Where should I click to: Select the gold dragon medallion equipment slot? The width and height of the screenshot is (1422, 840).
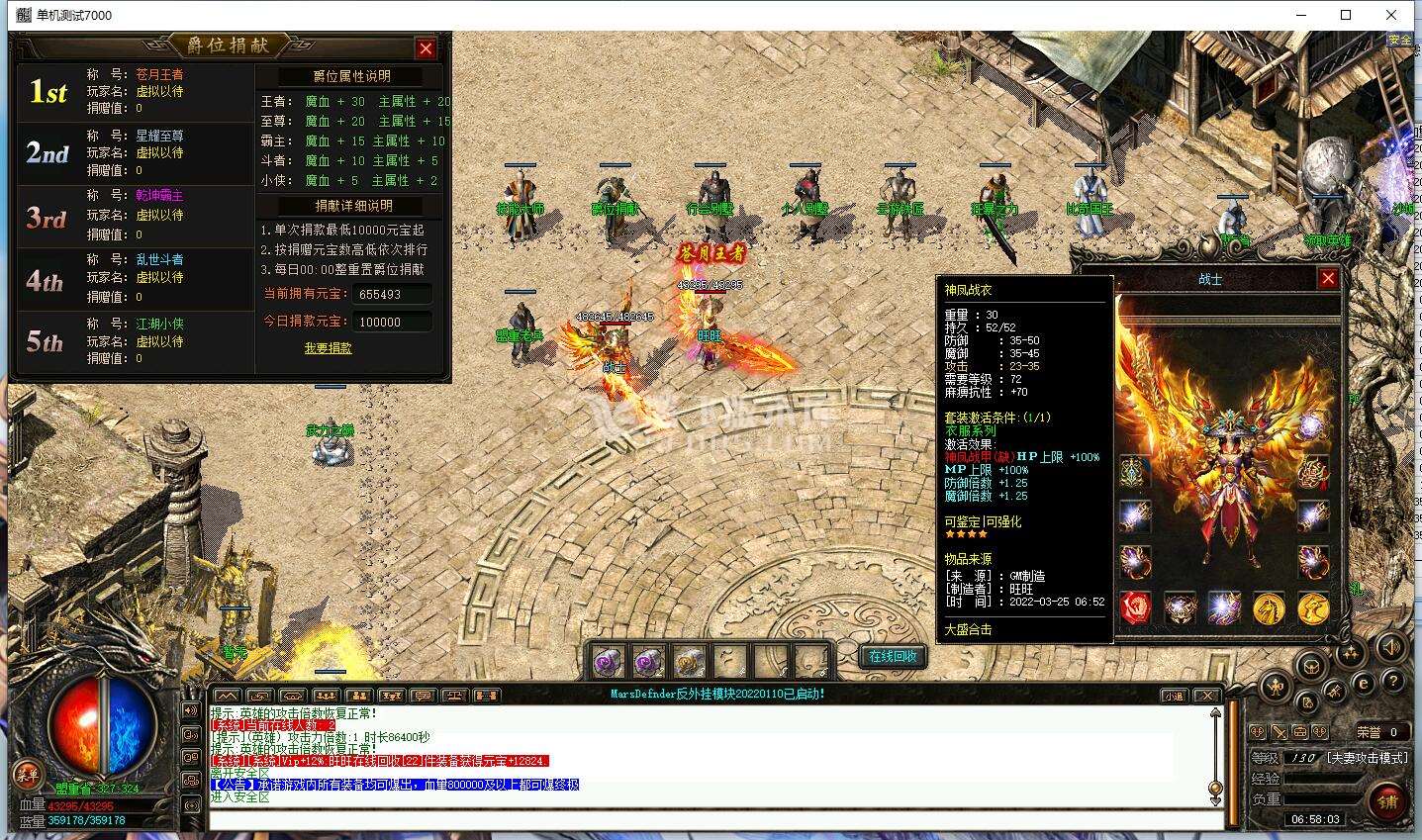(x=1313, y=607)
